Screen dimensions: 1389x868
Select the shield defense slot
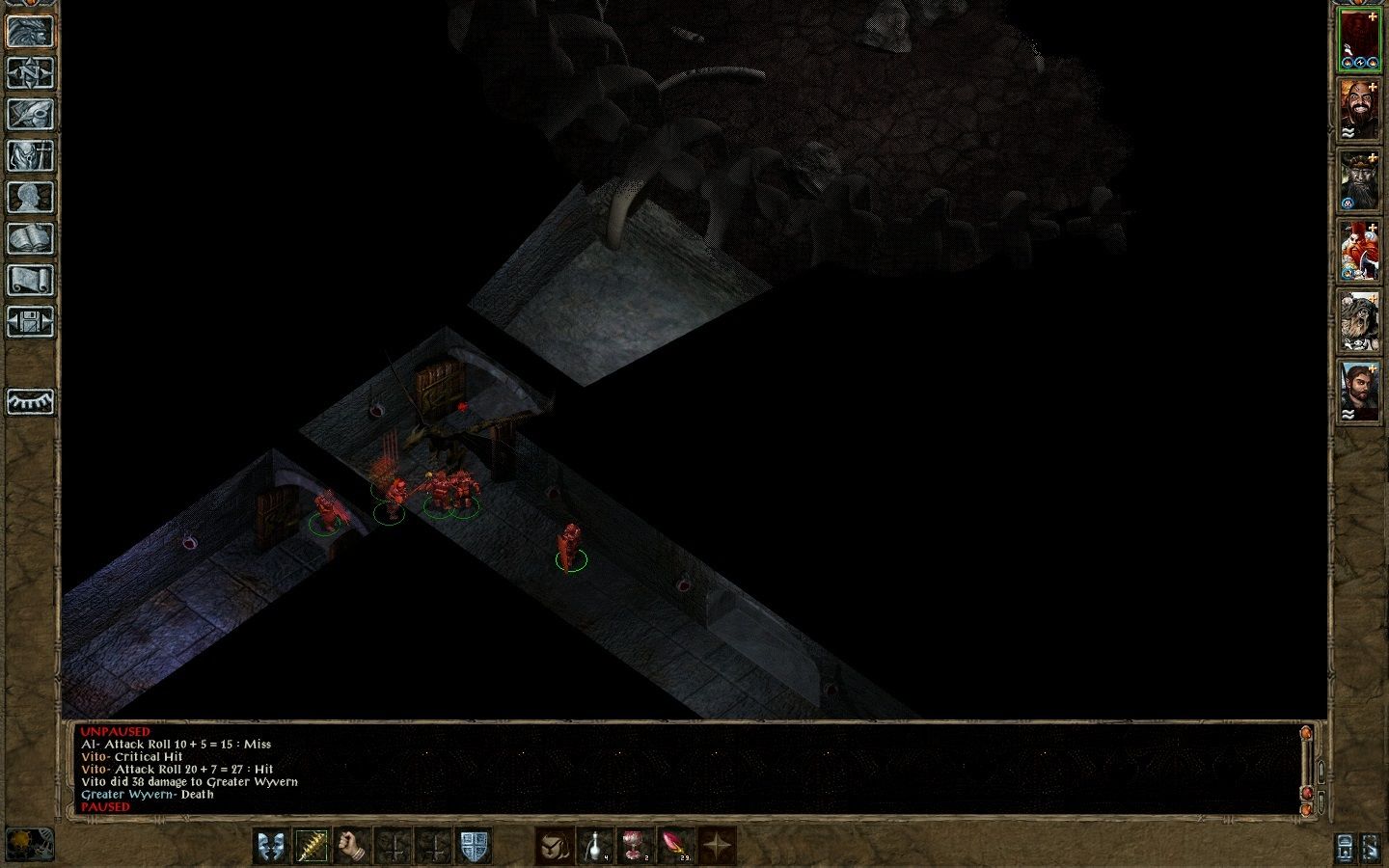coord(475,847)
